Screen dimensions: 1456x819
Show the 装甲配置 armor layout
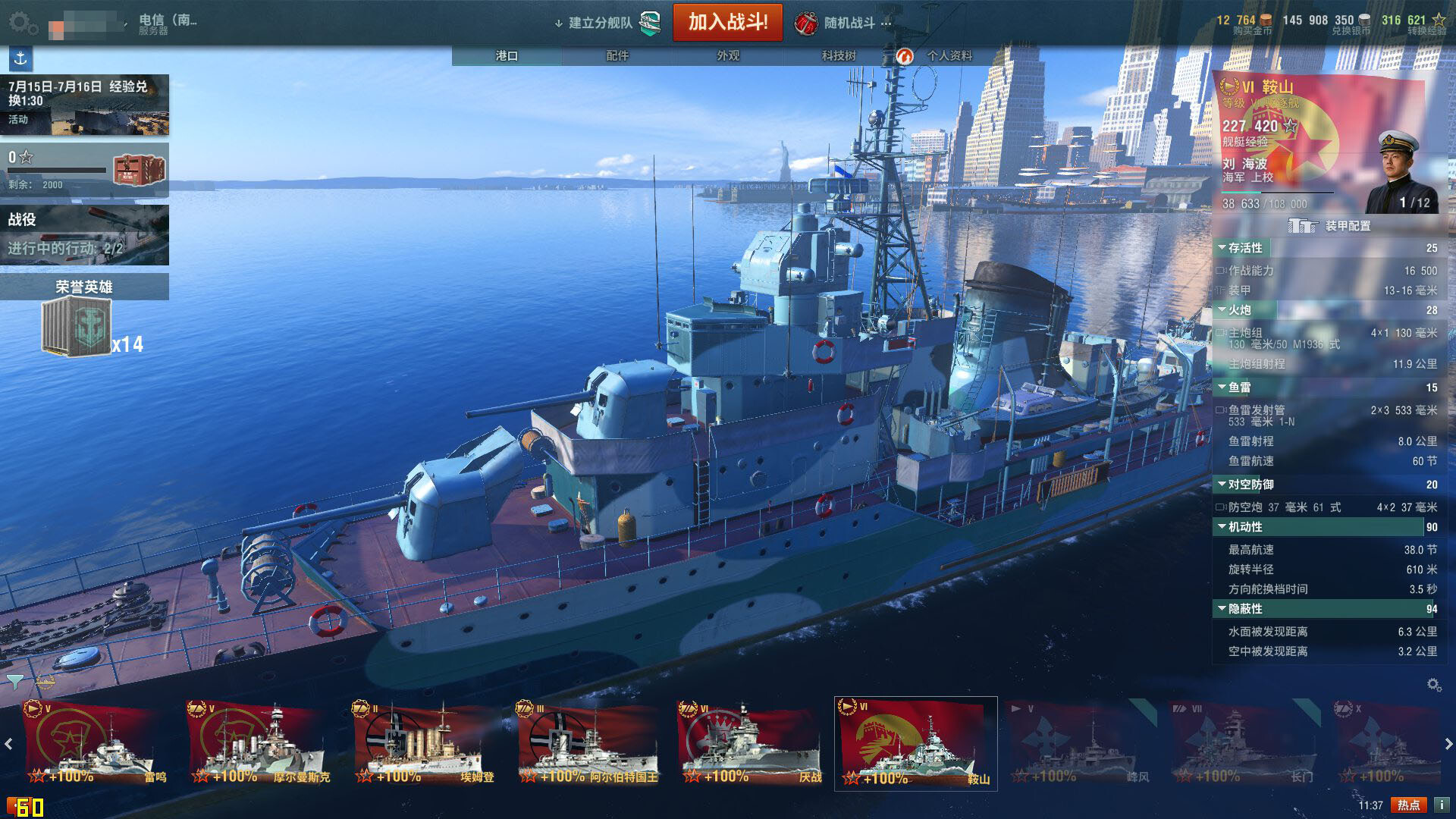tap(1329, 226)
